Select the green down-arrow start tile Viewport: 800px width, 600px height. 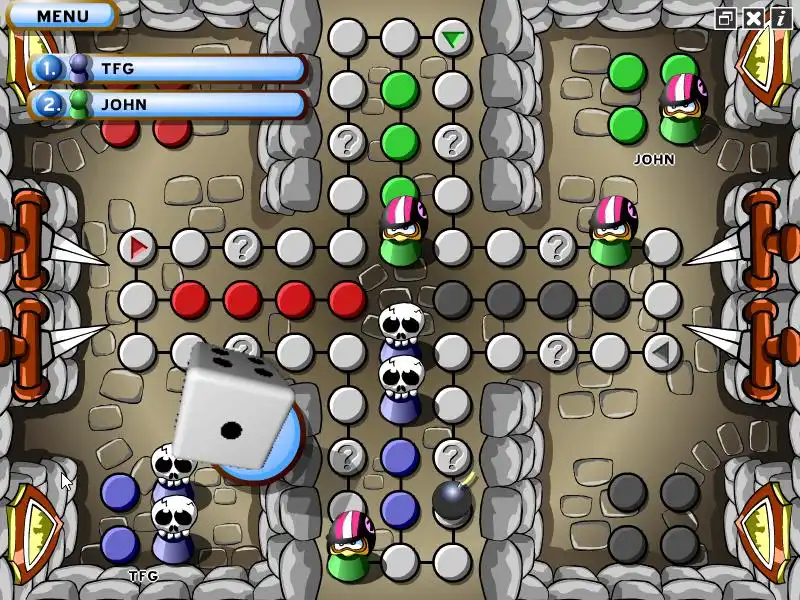pyautogui.click(x=453, y=39)
